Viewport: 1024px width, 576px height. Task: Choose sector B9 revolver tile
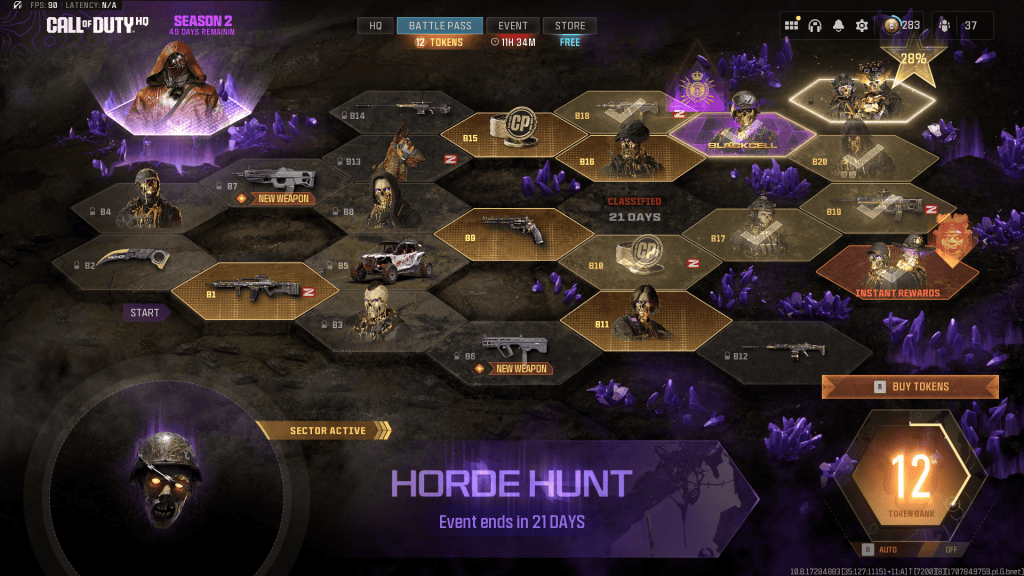pos(513,232)
